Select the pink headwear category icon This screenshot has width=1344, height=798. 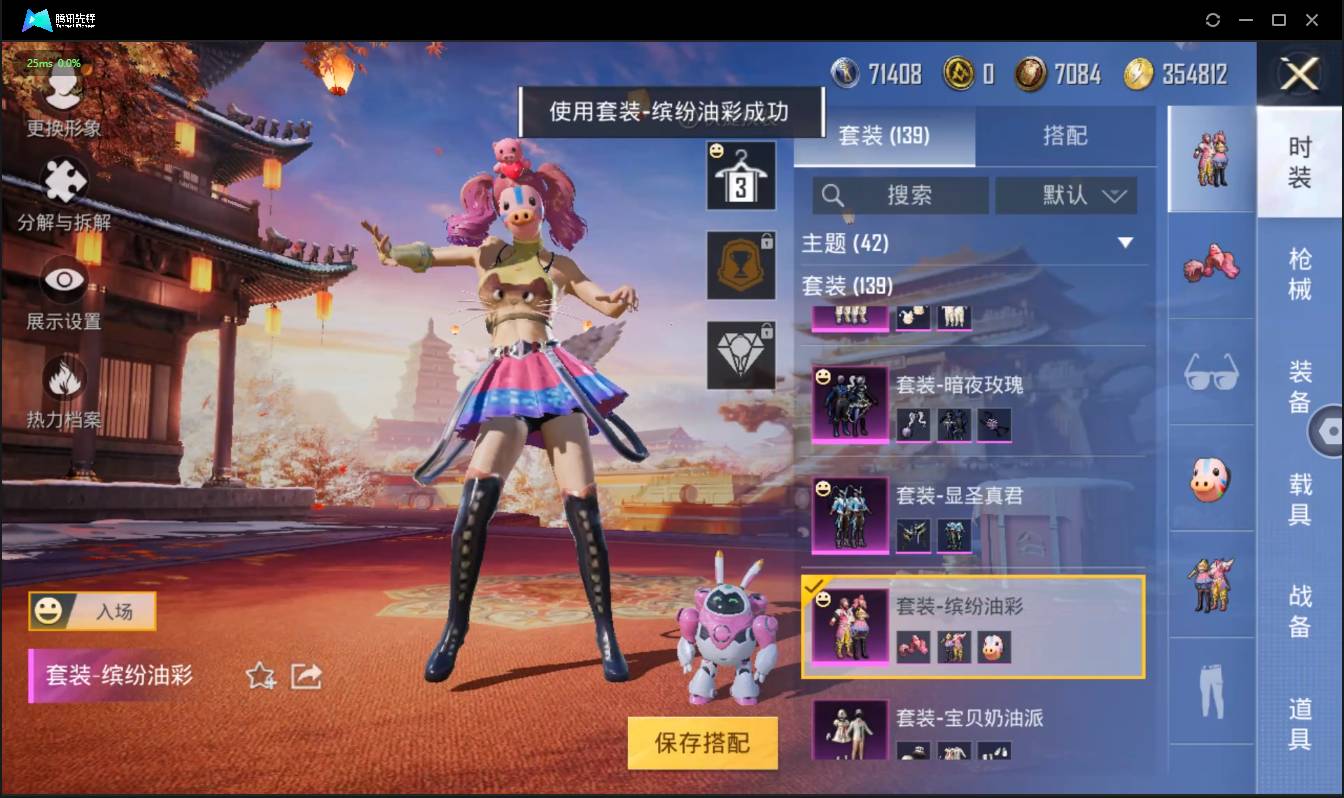point(1211,265)
